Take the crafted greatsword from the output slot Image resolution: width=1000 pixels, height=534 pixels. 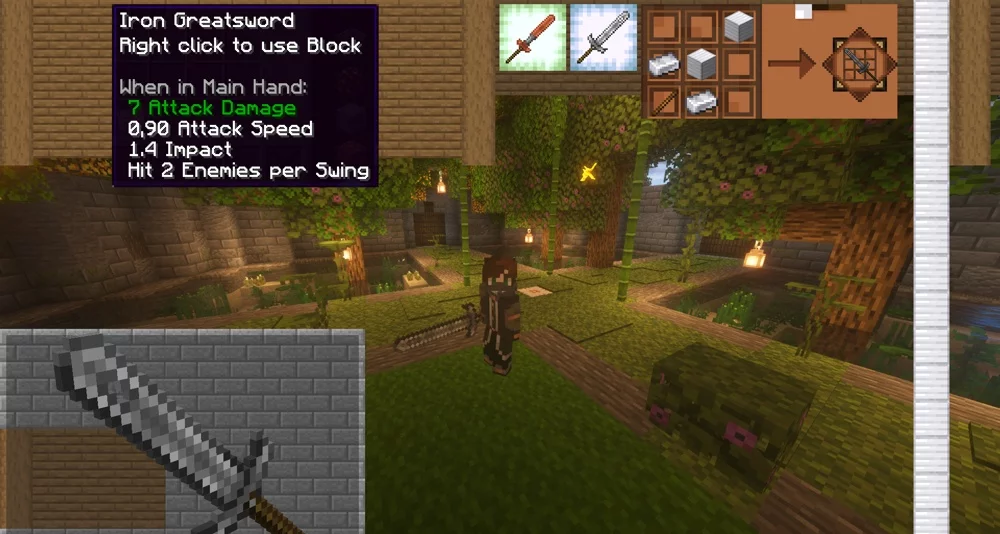858,63
